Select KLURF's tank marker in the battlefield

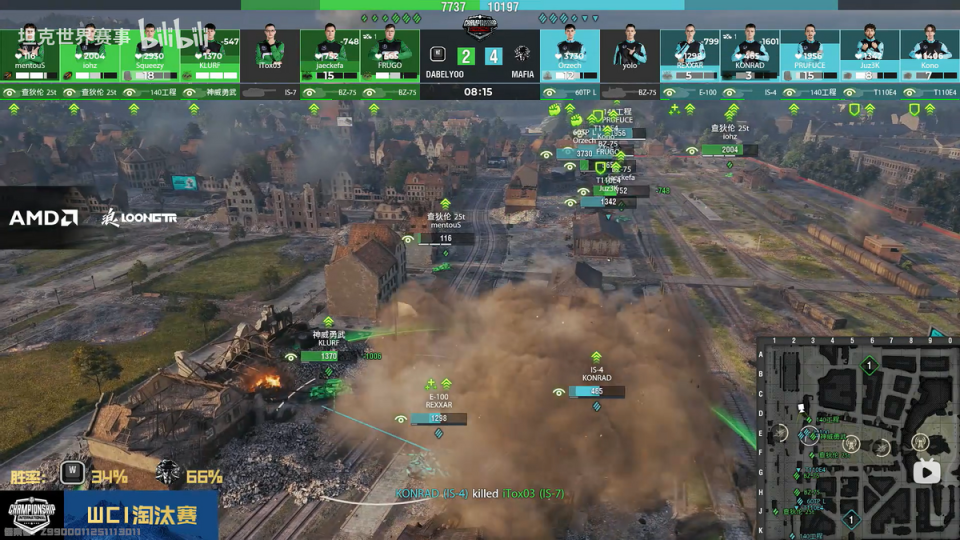329,357
